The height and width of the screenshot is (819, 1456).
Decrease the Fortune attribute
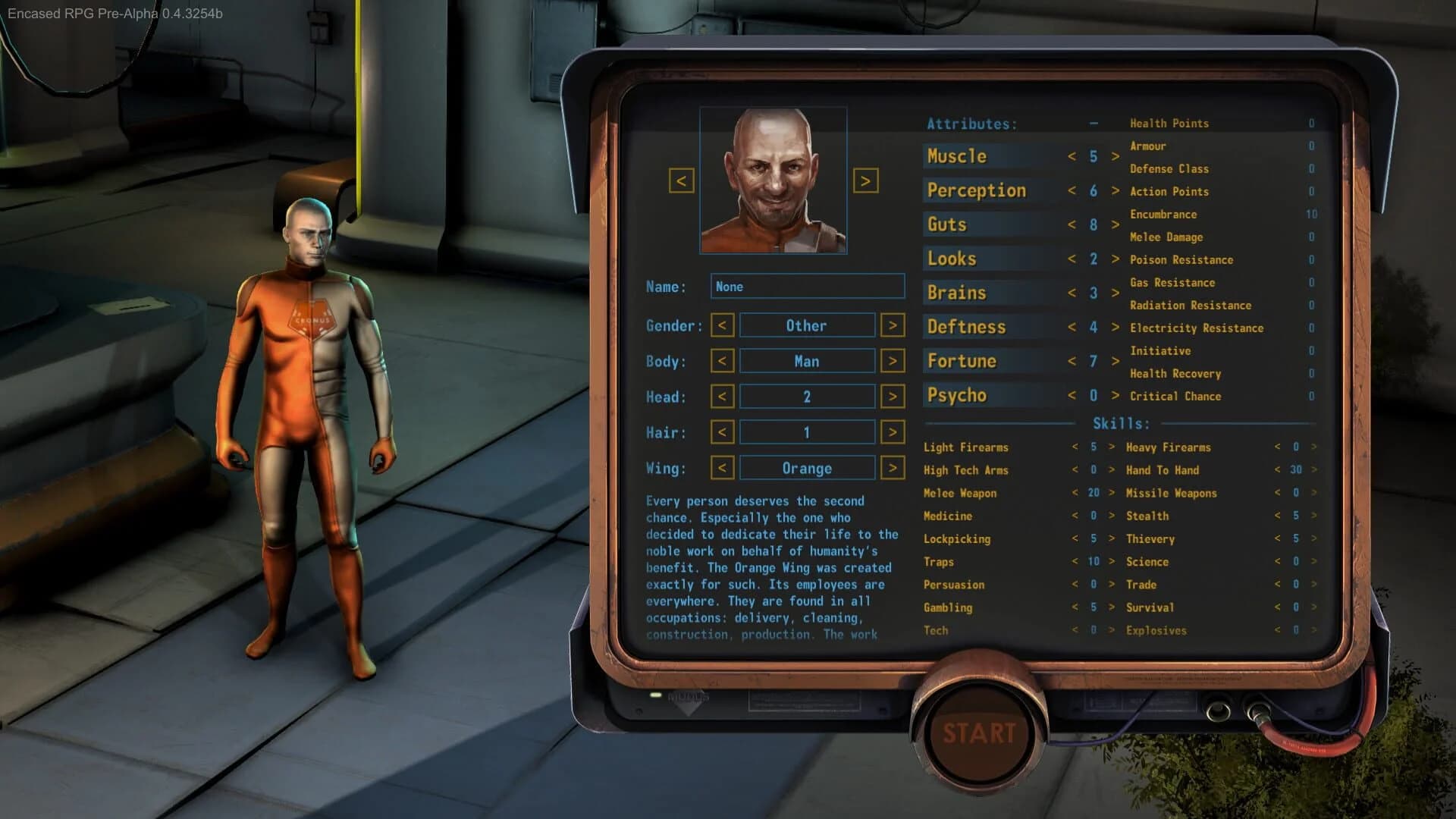(1072, 361)
